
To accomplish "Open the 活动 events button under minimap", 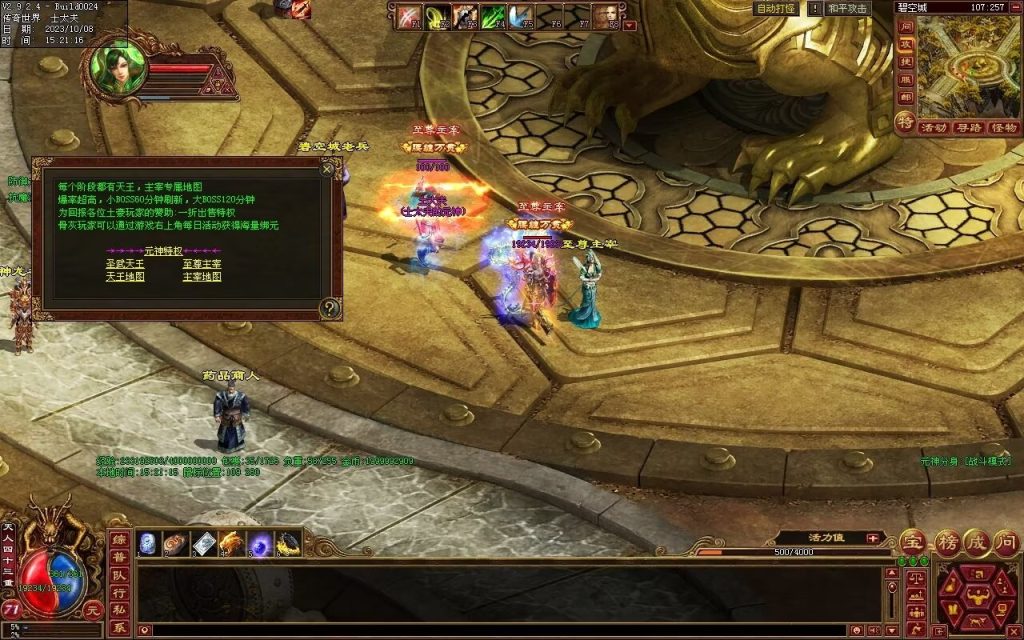I will coord(934,128).
